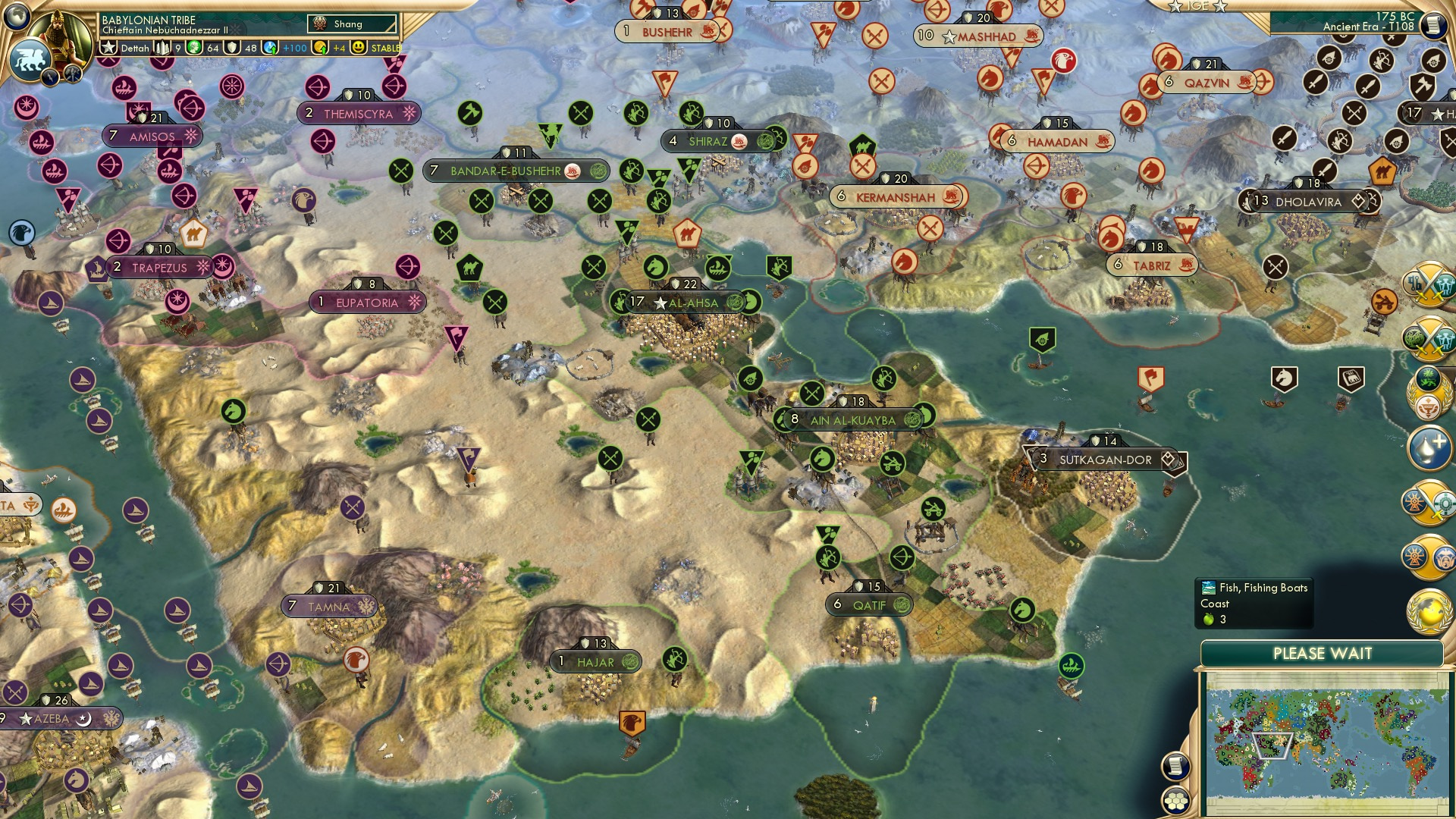This screenshot has height=819, width=1456.
Task: Toggle the hex grid icon near the minimap
Action: [x=1175, y=801]
